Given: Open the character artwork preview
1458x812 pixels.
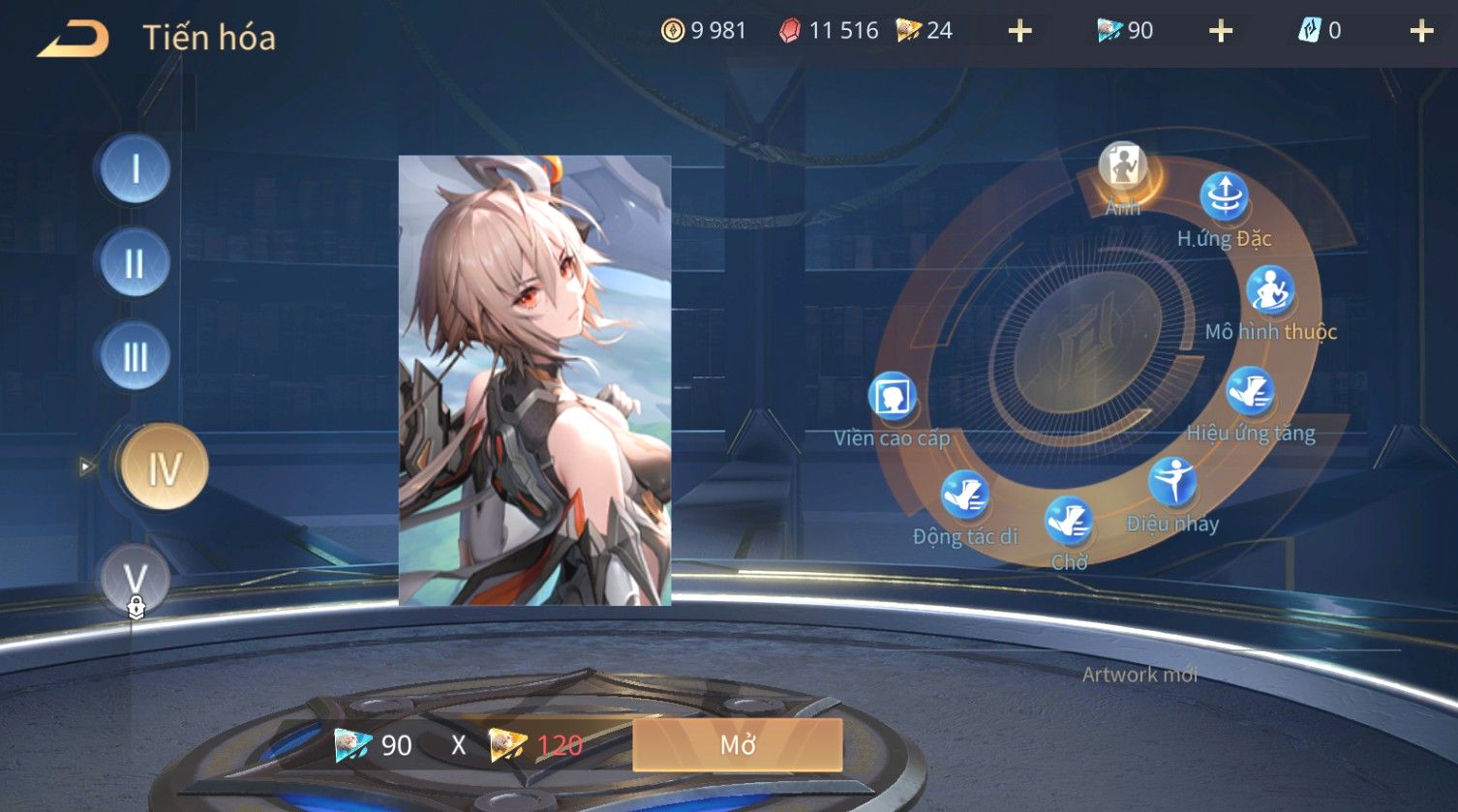Looking at the screenshot, I should [x=534, y=379].
